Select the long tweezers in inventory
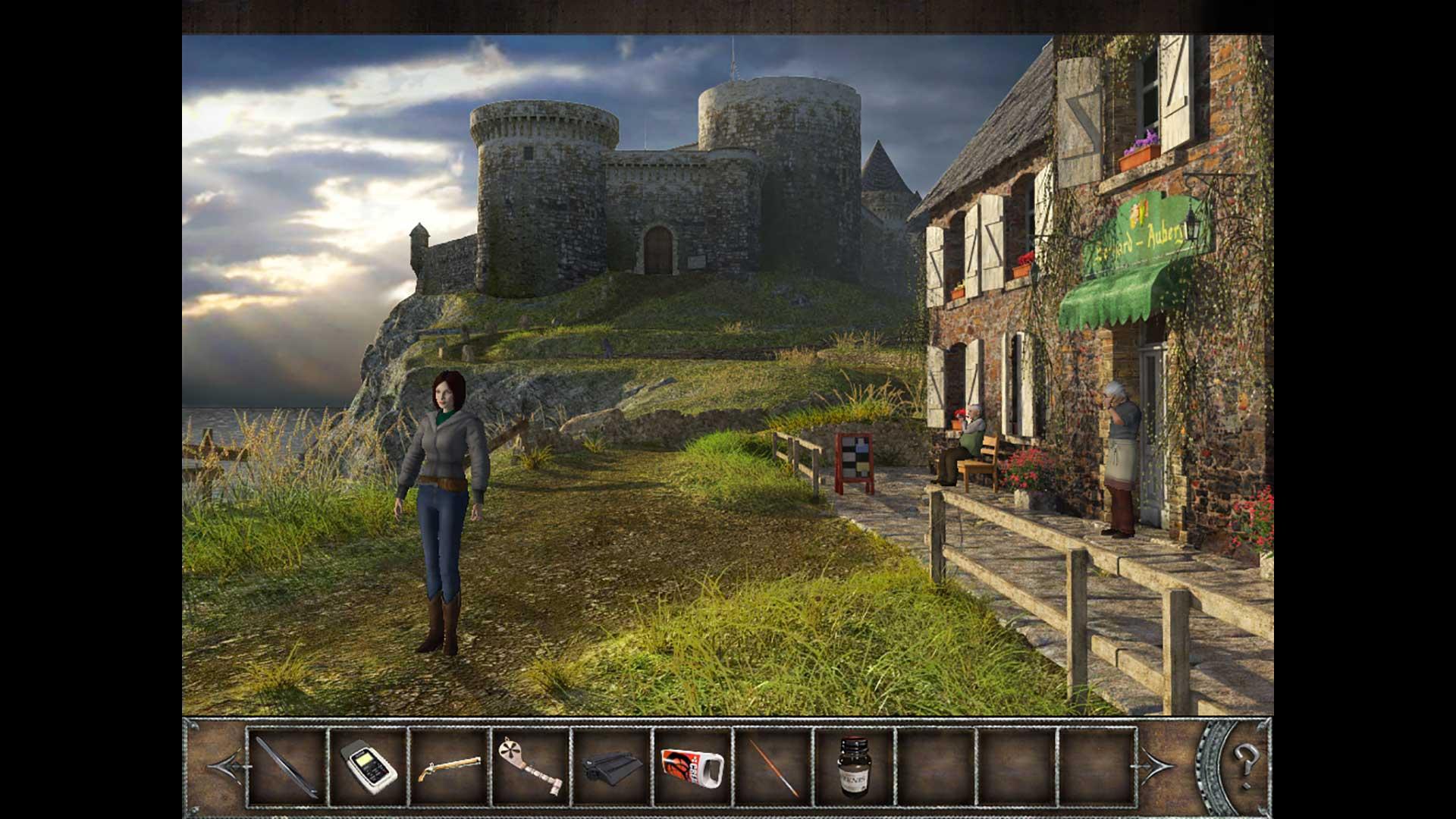The width and height of the screenshot is (1456, 819). [287, 767]
